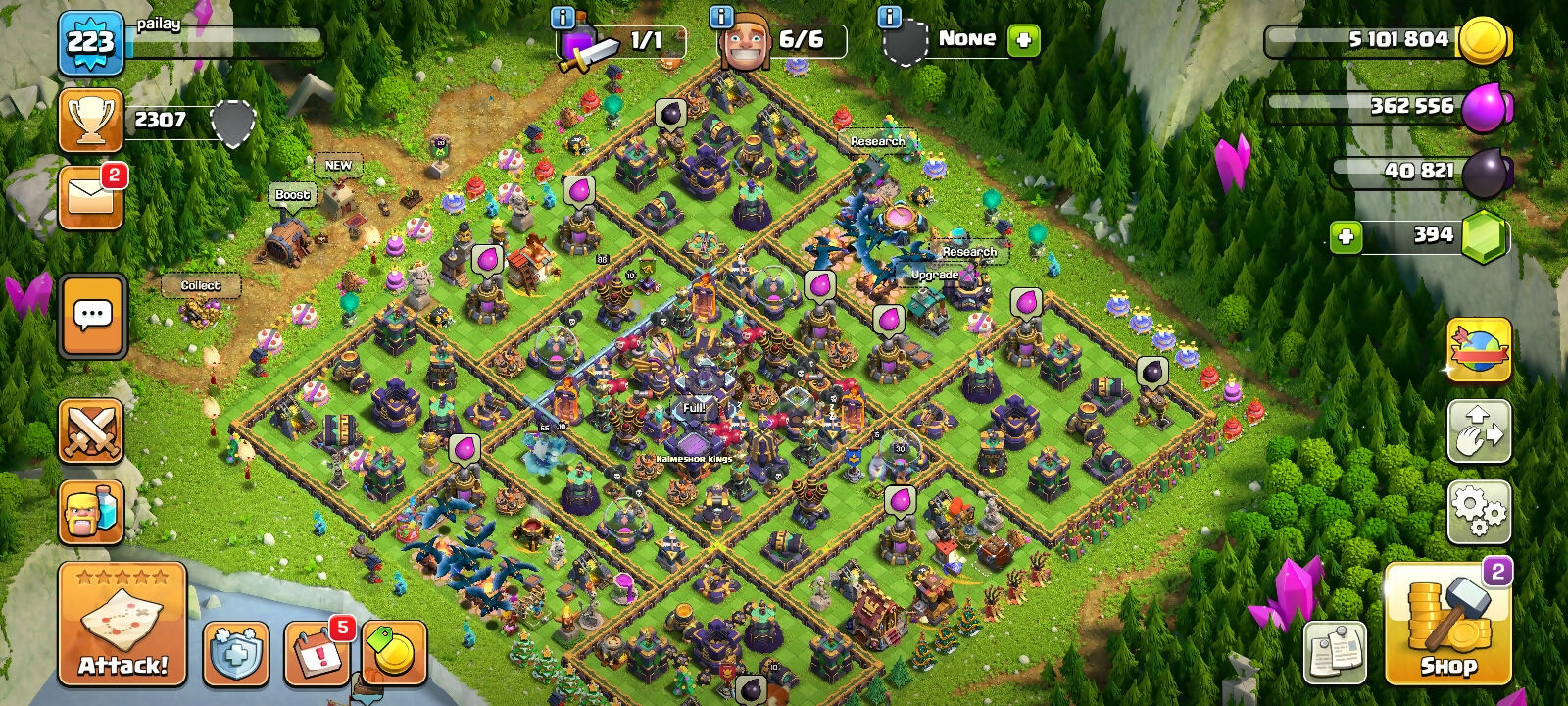Open the layout editor hand icon
Viewport: 1568px width, 706px height.
1478,430
